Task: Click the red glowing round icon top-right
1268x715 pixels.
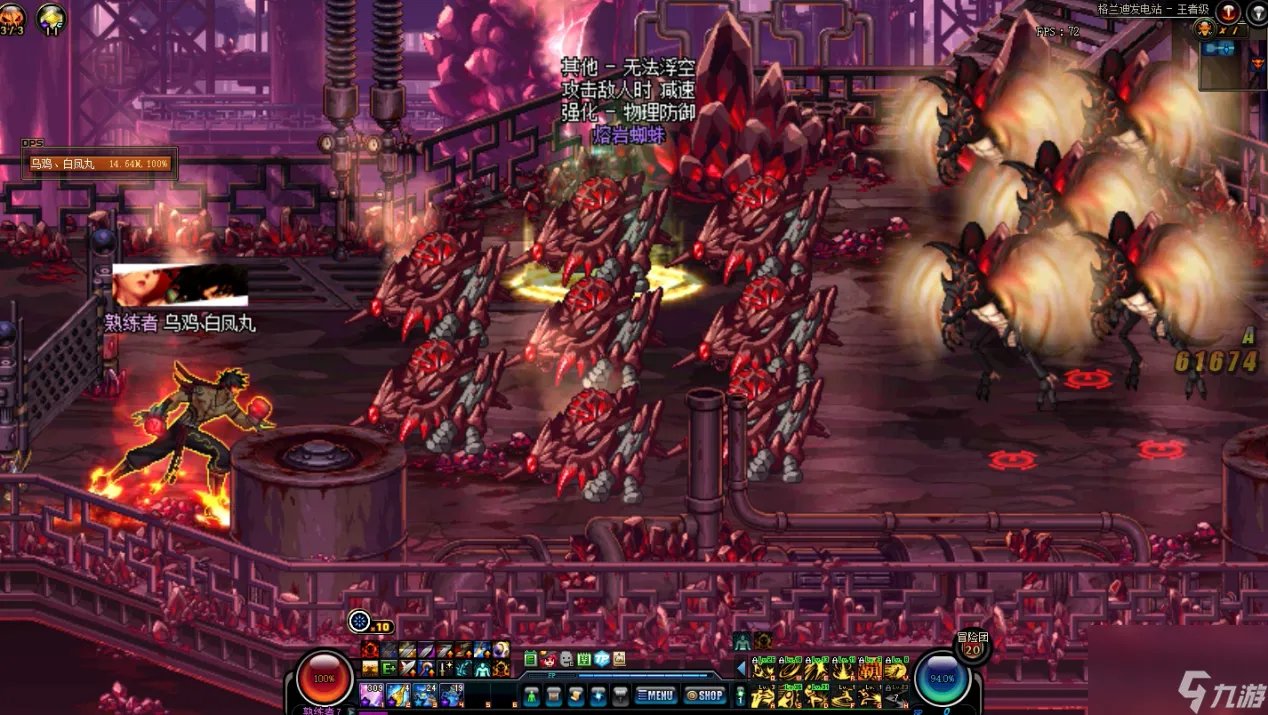Action: [1229, 11]
